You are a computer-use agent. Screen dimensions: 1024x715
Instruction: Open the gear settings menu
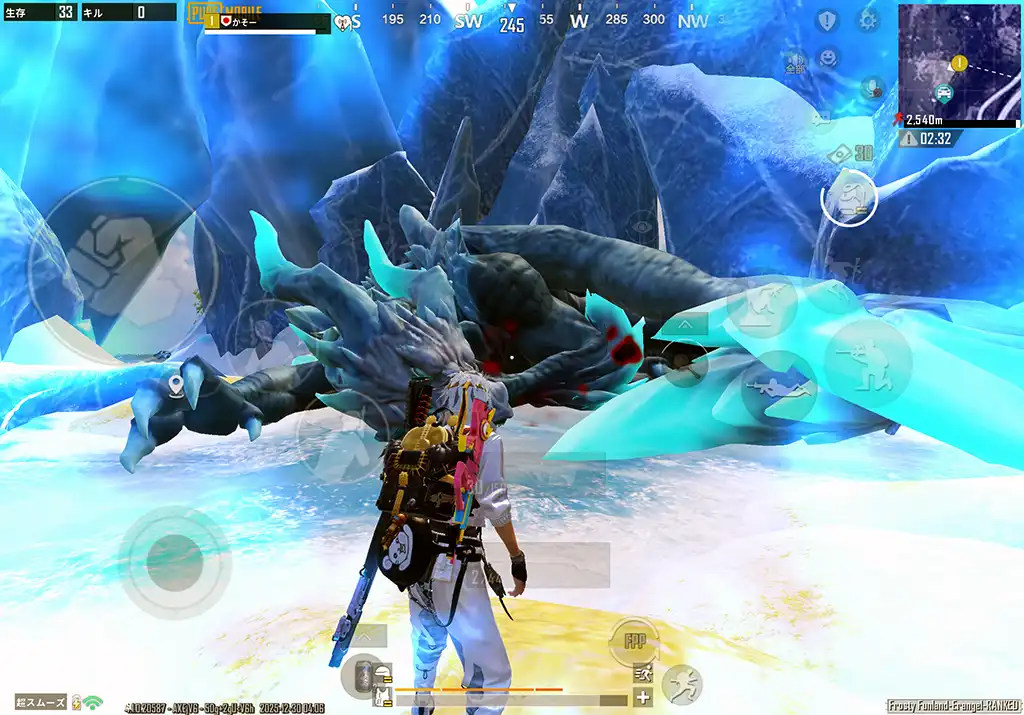coord(867,20)
